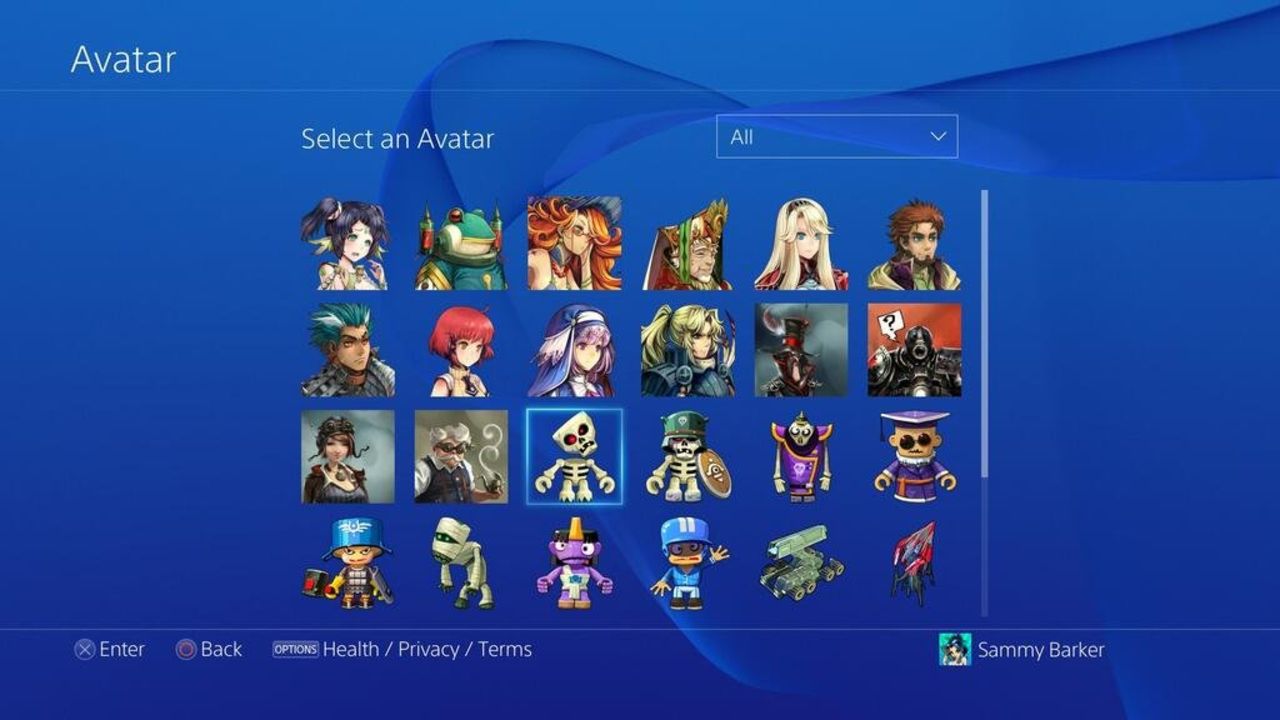
Task: Pick the pink-haired girl avatar
Action: pyautogui.click(x=461, y=352)
